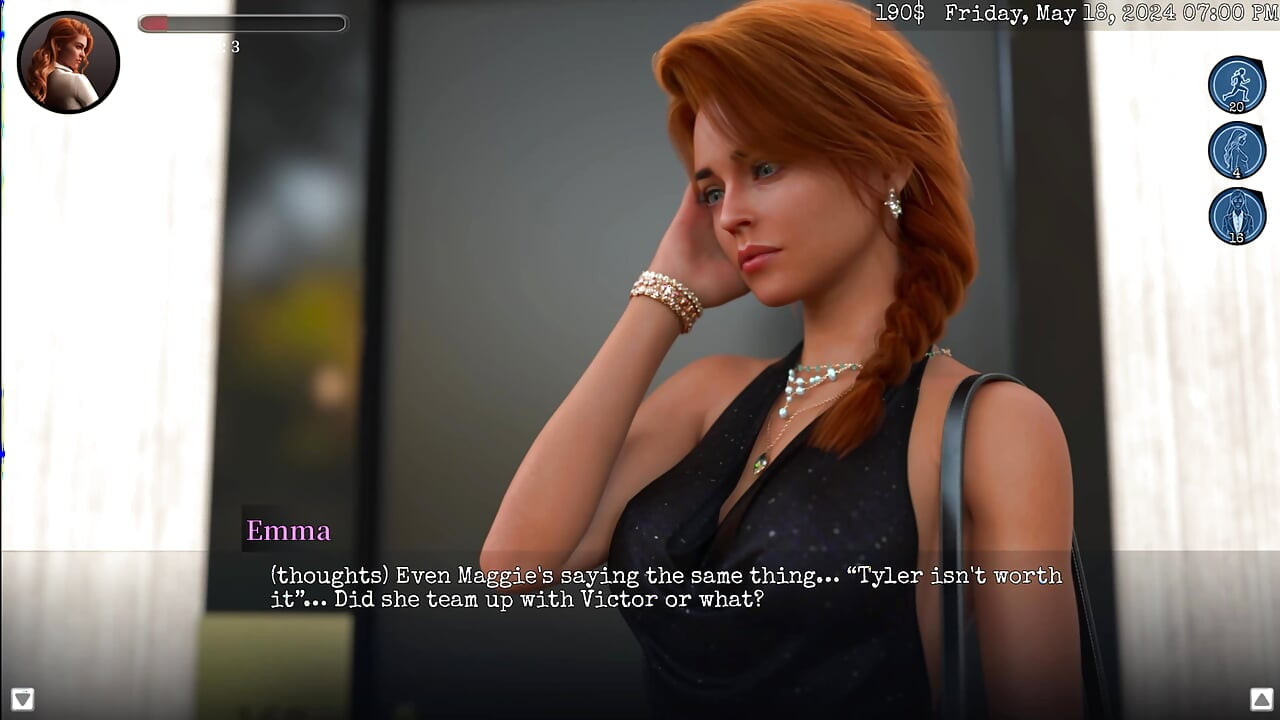The image size is (1280, 720).
Task: Open Emma's circular character portrait
Action: (68, 62)
